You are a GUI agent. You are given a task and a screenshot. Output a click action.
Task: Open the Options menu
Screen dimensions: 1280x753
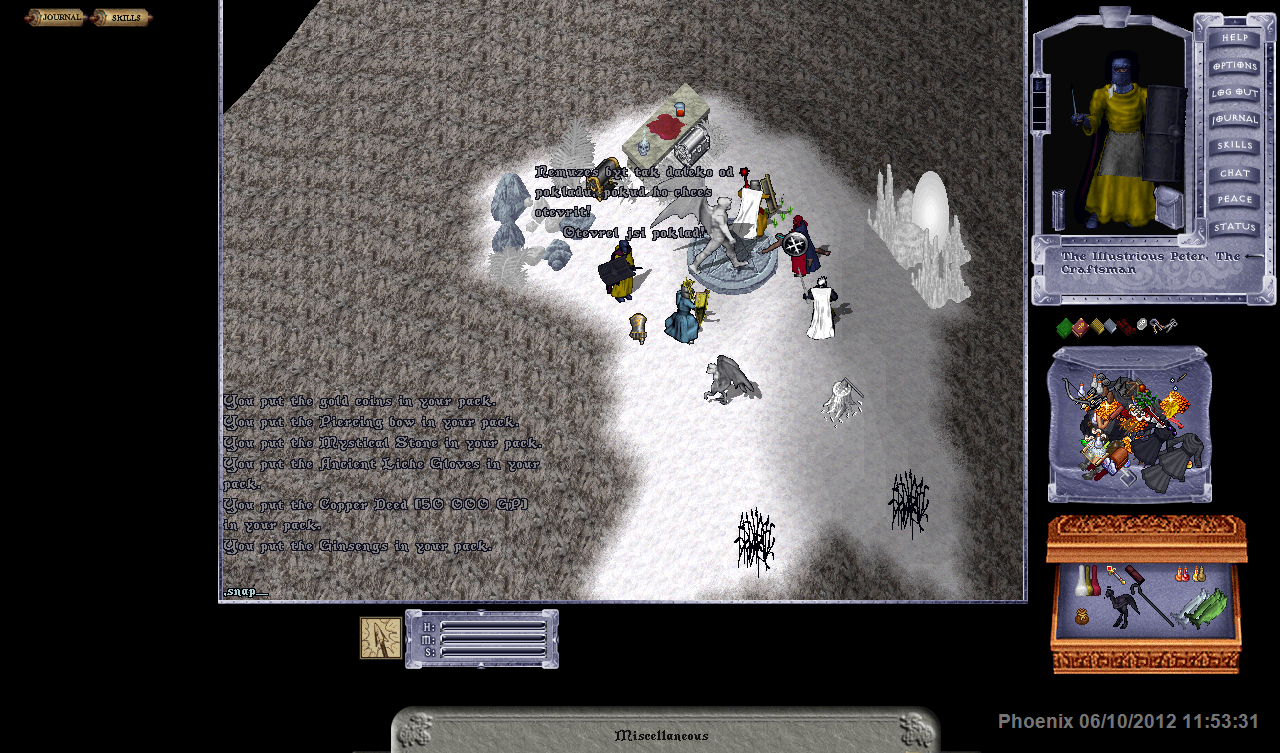[1234, 65]
